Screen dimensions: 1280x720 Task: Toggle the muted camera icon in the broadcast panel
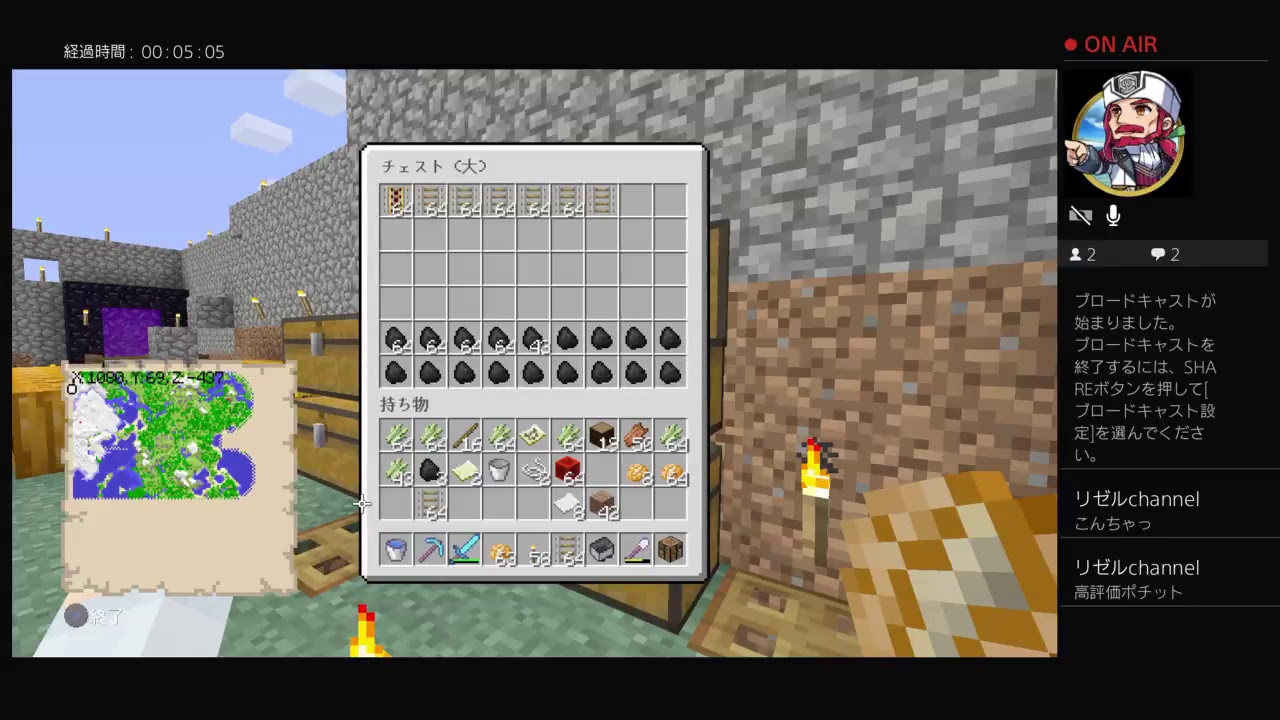point(1081,215)
